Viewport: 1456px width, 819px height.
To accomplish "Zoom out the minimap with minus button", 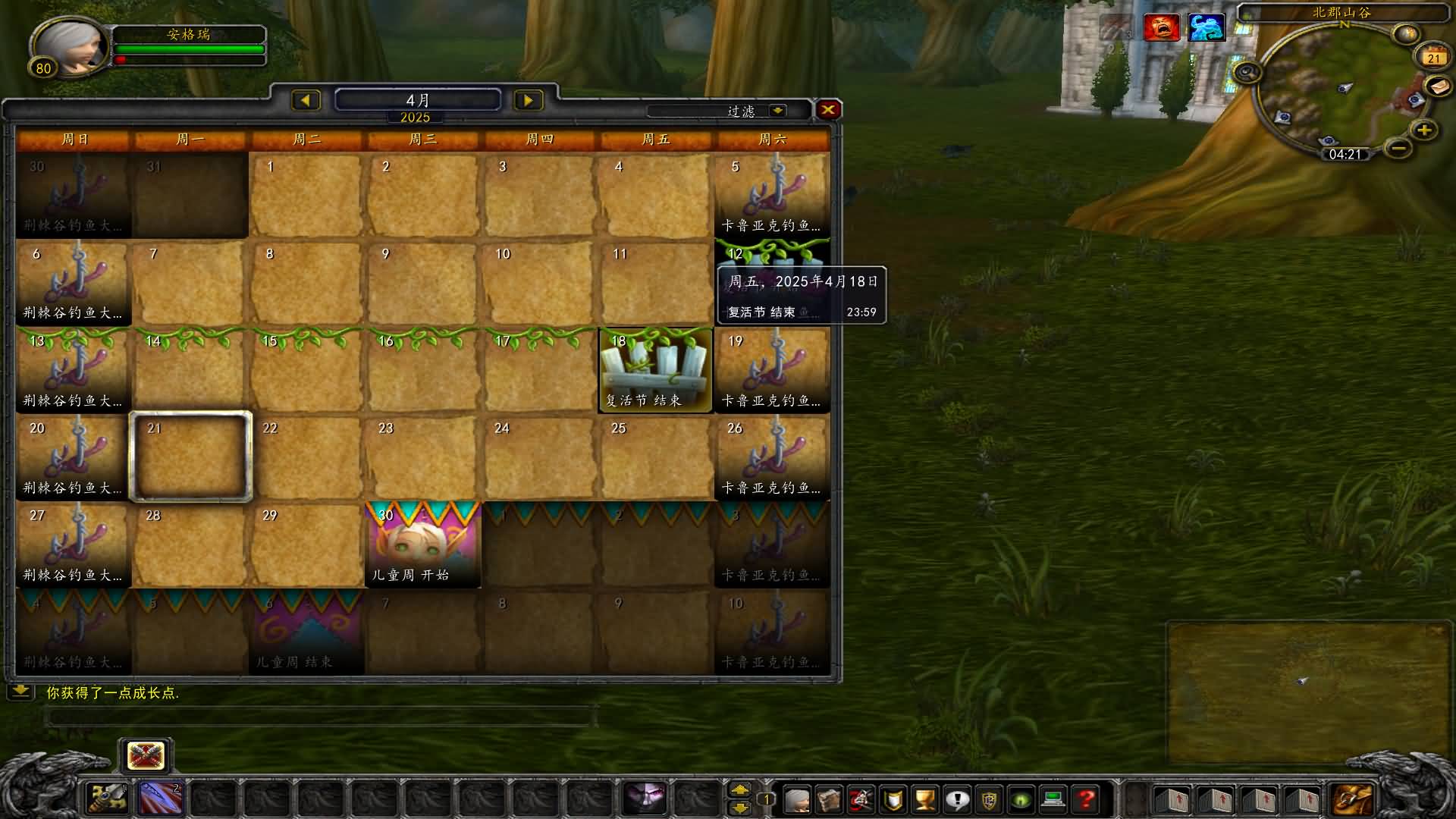I will [1399, 147].
